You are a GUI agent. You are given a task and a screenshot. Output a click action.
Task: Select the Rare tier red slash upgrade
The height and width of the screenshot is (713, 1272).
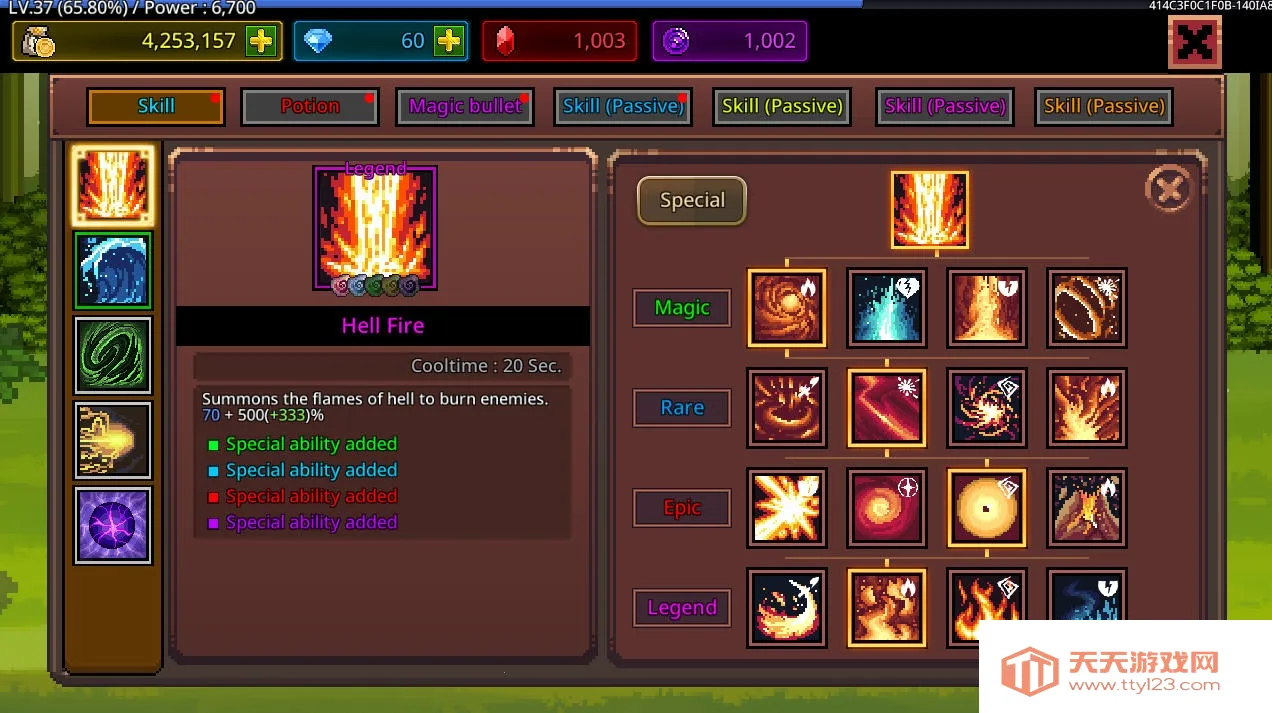click(887, 407)
